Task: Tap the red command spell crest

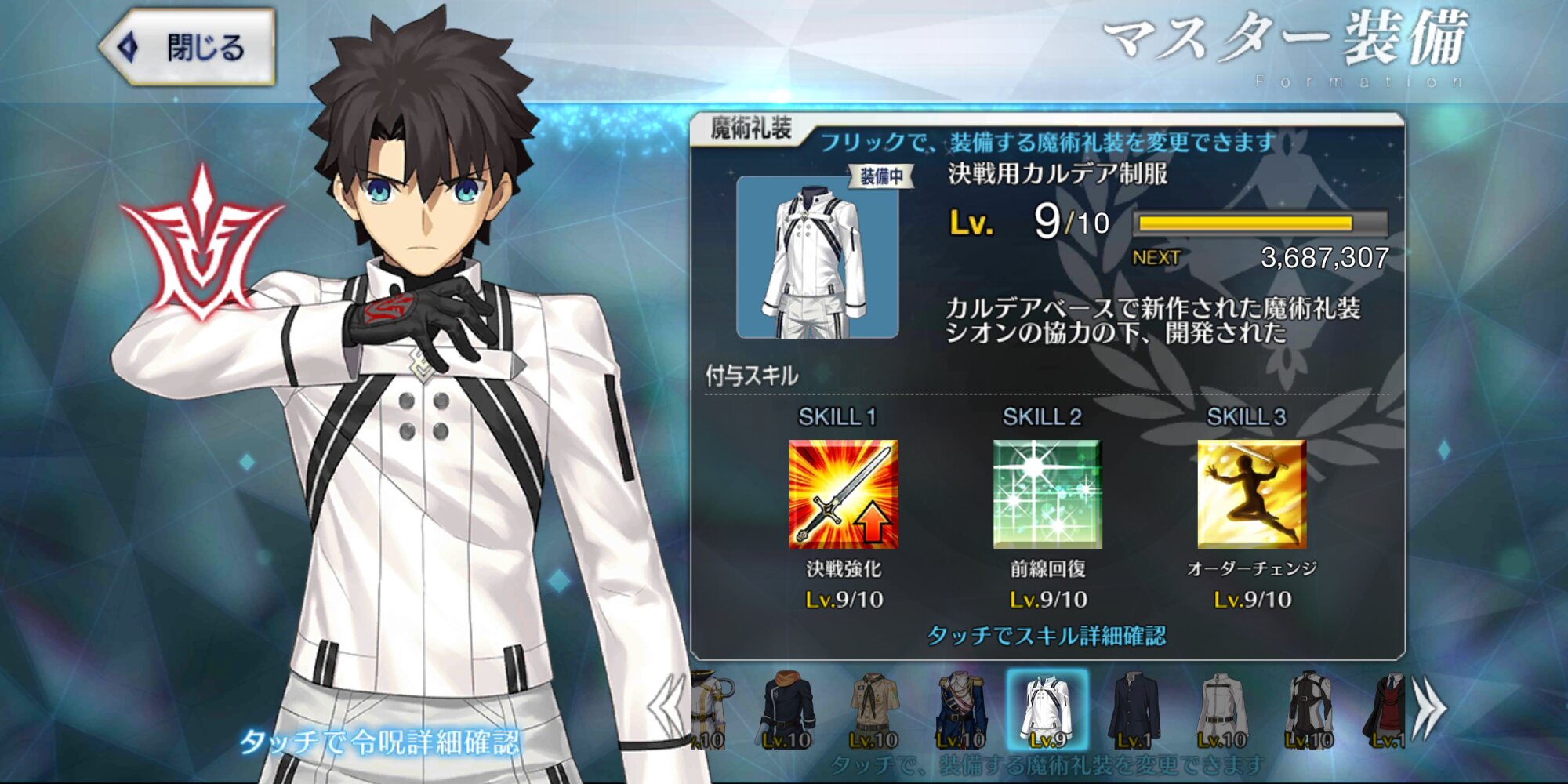Action: (x=202, y=243)
